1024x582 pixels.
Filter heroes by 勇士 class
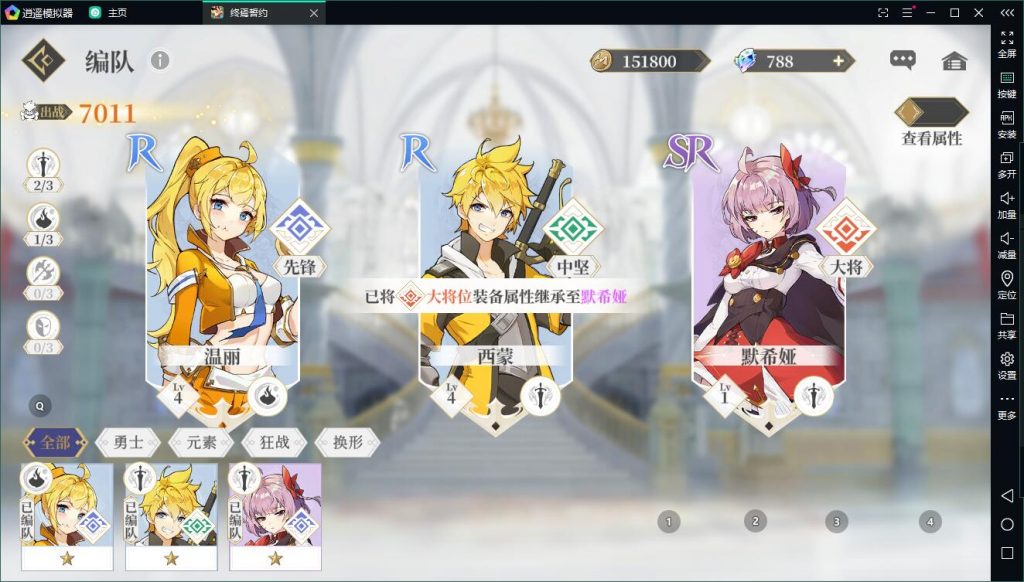(129, 442)
